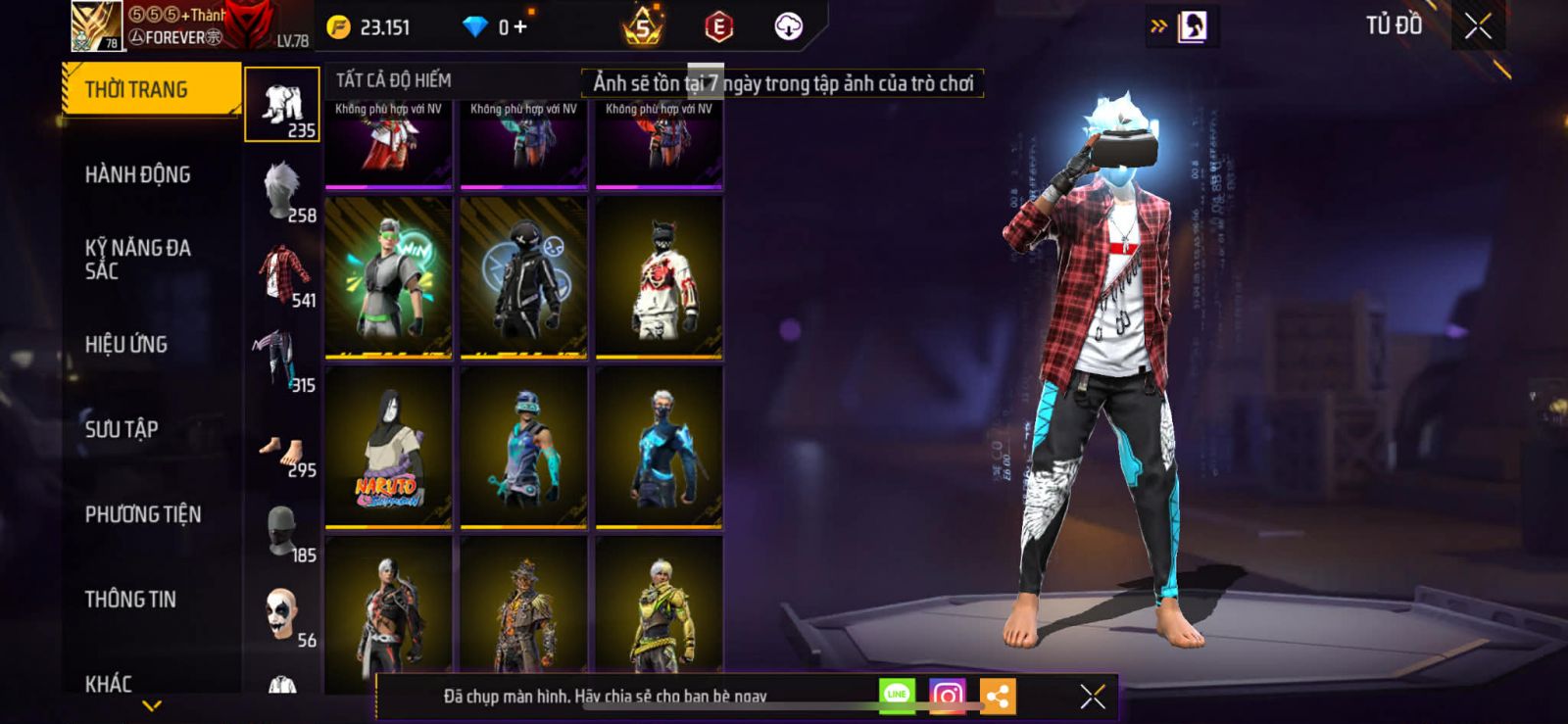This screenshot has width=1568, height=724.
Task: Open the hair/head subcategory (258)
Action: (x=282, y=190)
